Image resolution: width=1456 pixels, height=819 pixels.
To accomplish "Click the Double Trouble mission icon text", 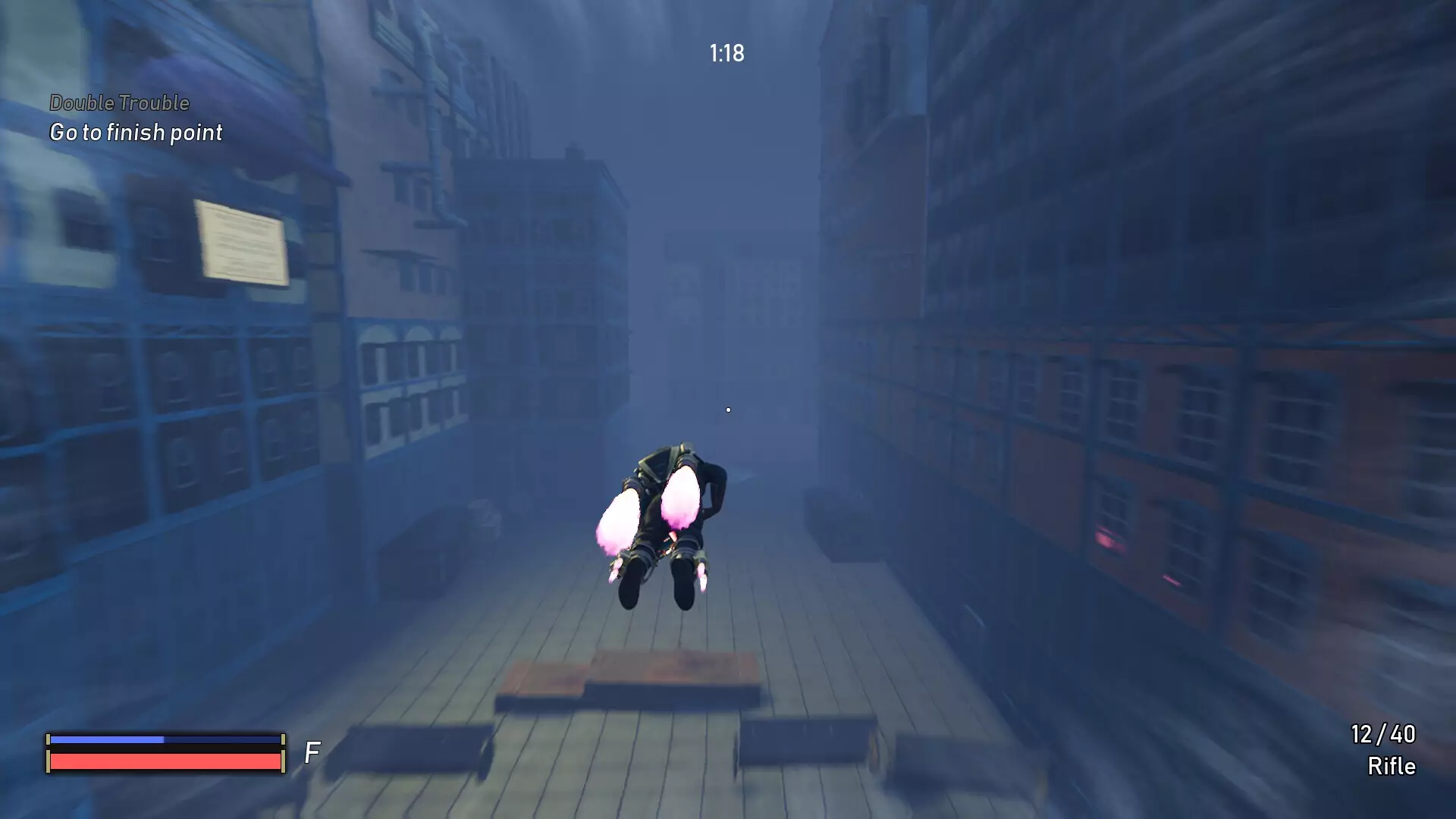I will 119,103.
